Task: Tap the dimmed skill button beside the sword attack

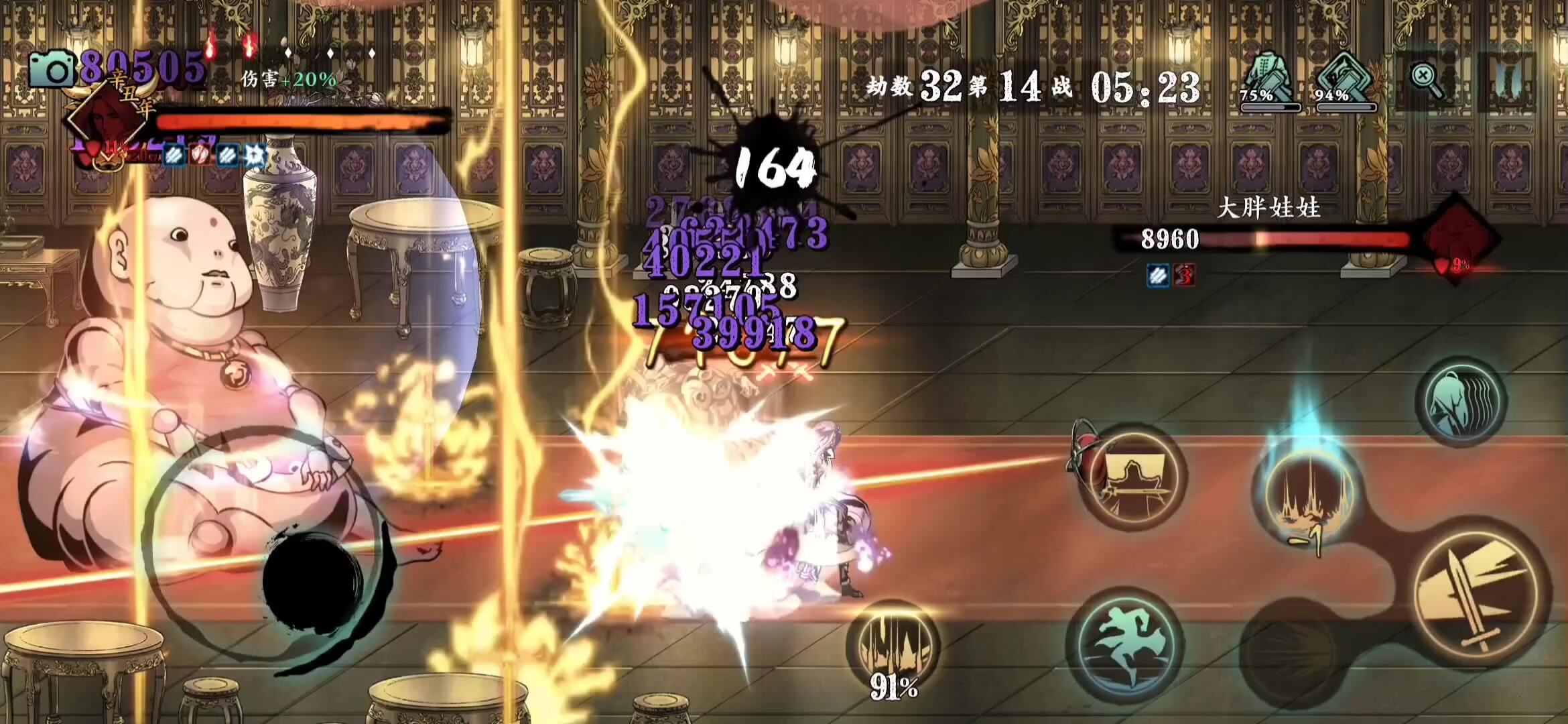Action: [x=1290, y=654]
